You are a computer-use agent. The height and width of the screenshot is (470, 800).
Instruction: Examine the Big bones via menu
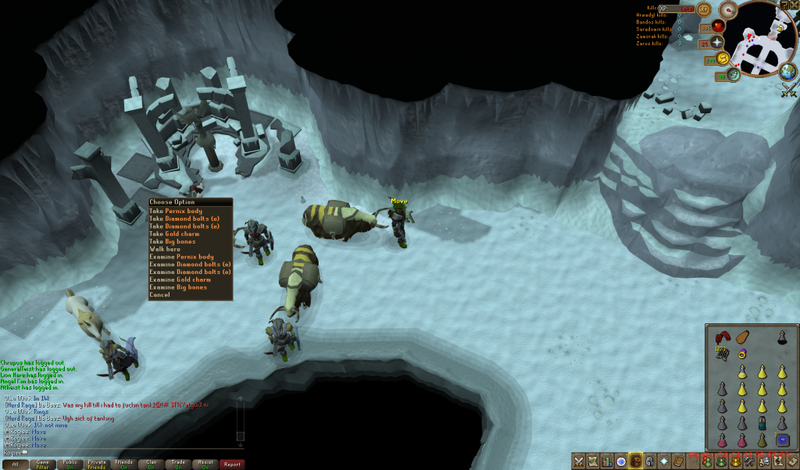point(177,287)
